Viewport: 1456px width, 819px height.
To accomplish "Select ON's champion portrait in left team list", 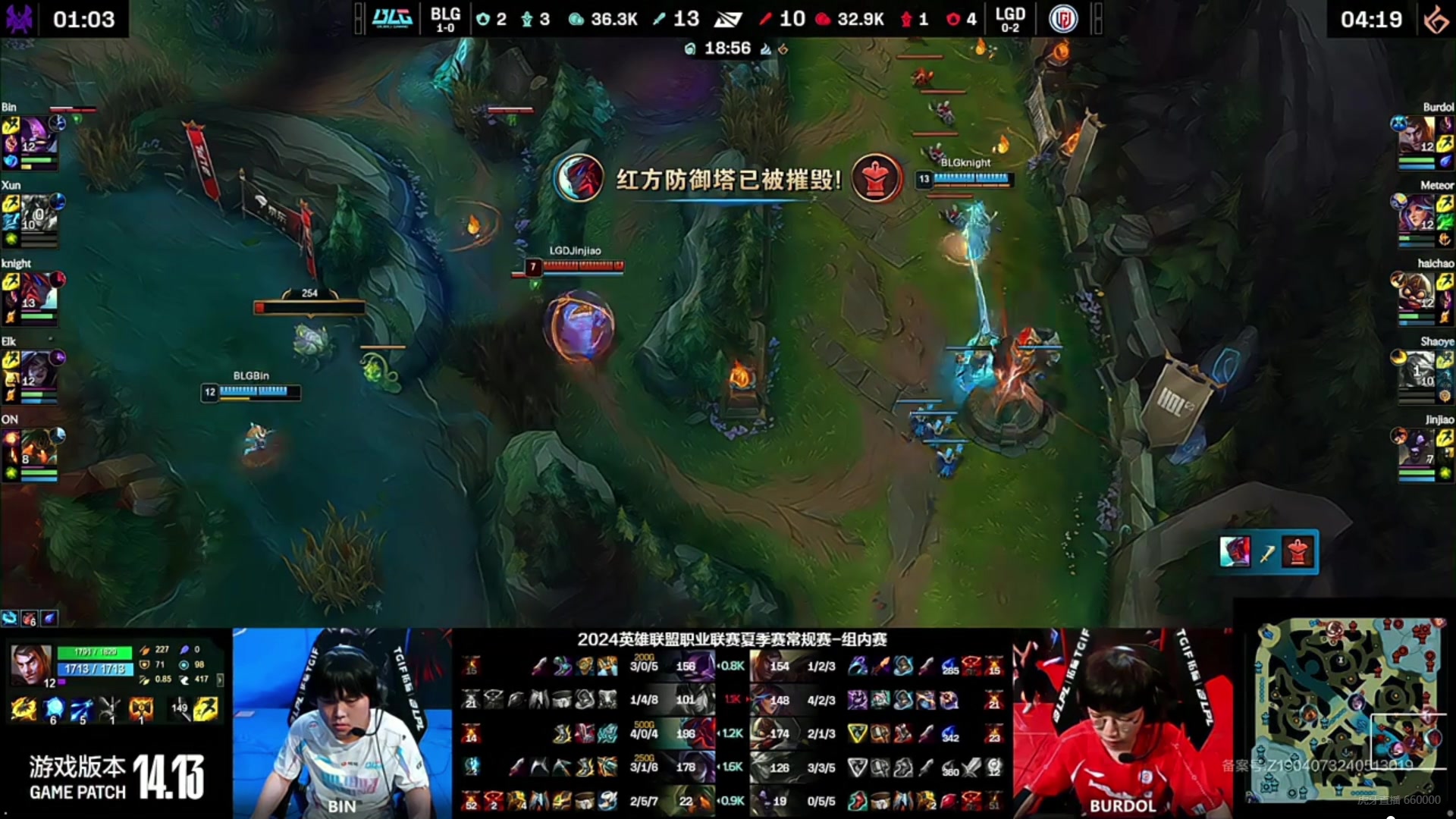I will [x=36, y=447].
